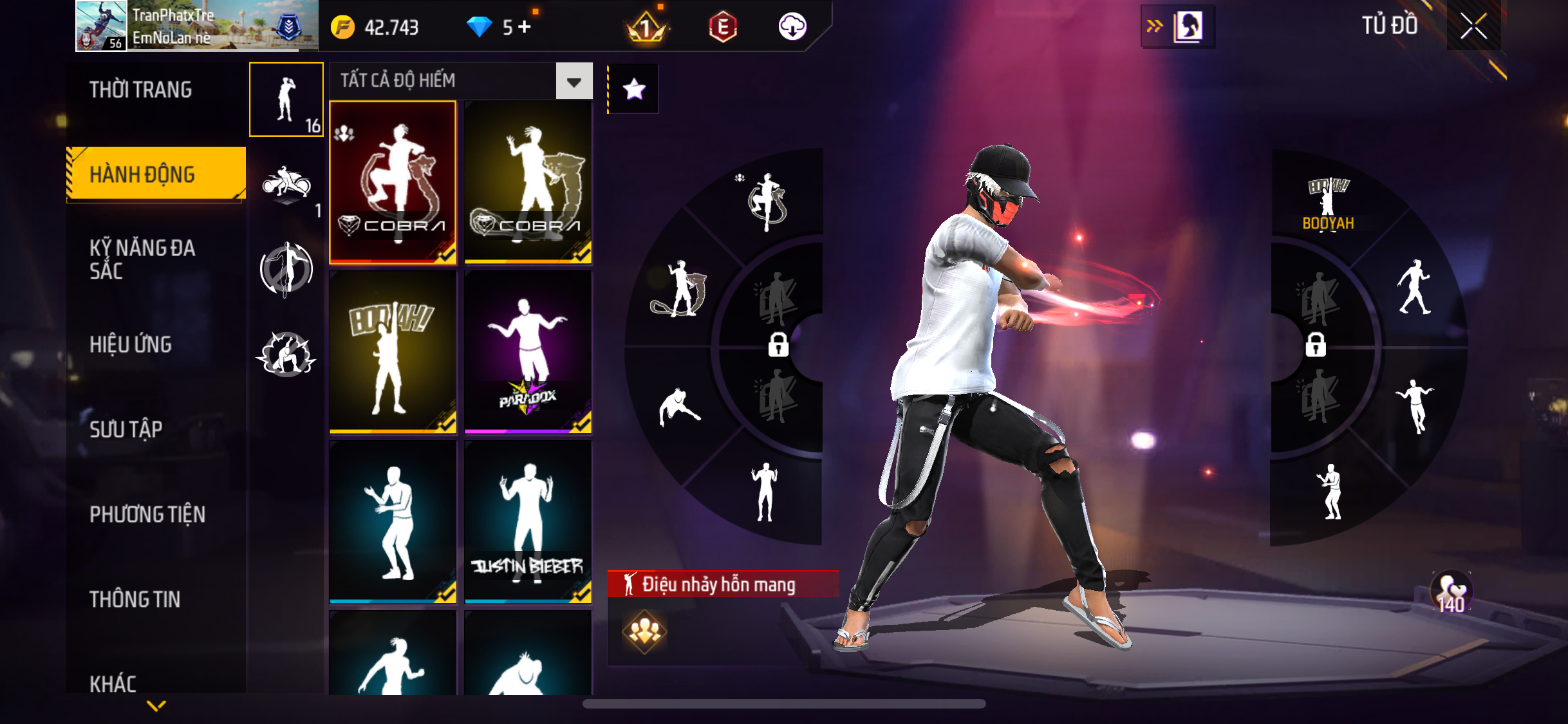This screenshot has width=1568, height=724.
Task: Open the cloud download icon
Action: 792,27
